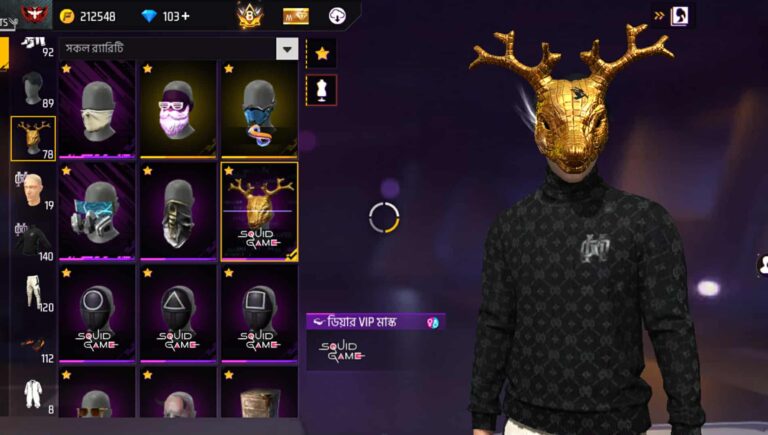Choose the pink beard with sunglasses mask

coord(178,110)
